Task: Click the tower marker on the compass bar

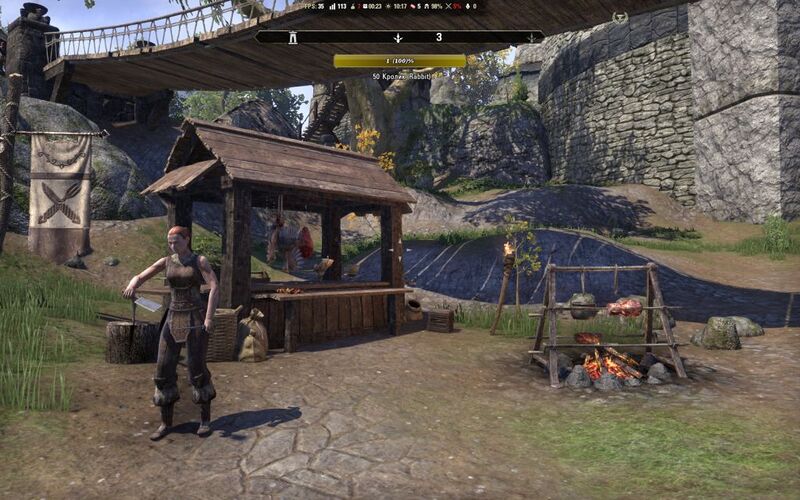Action: point(294,37)
